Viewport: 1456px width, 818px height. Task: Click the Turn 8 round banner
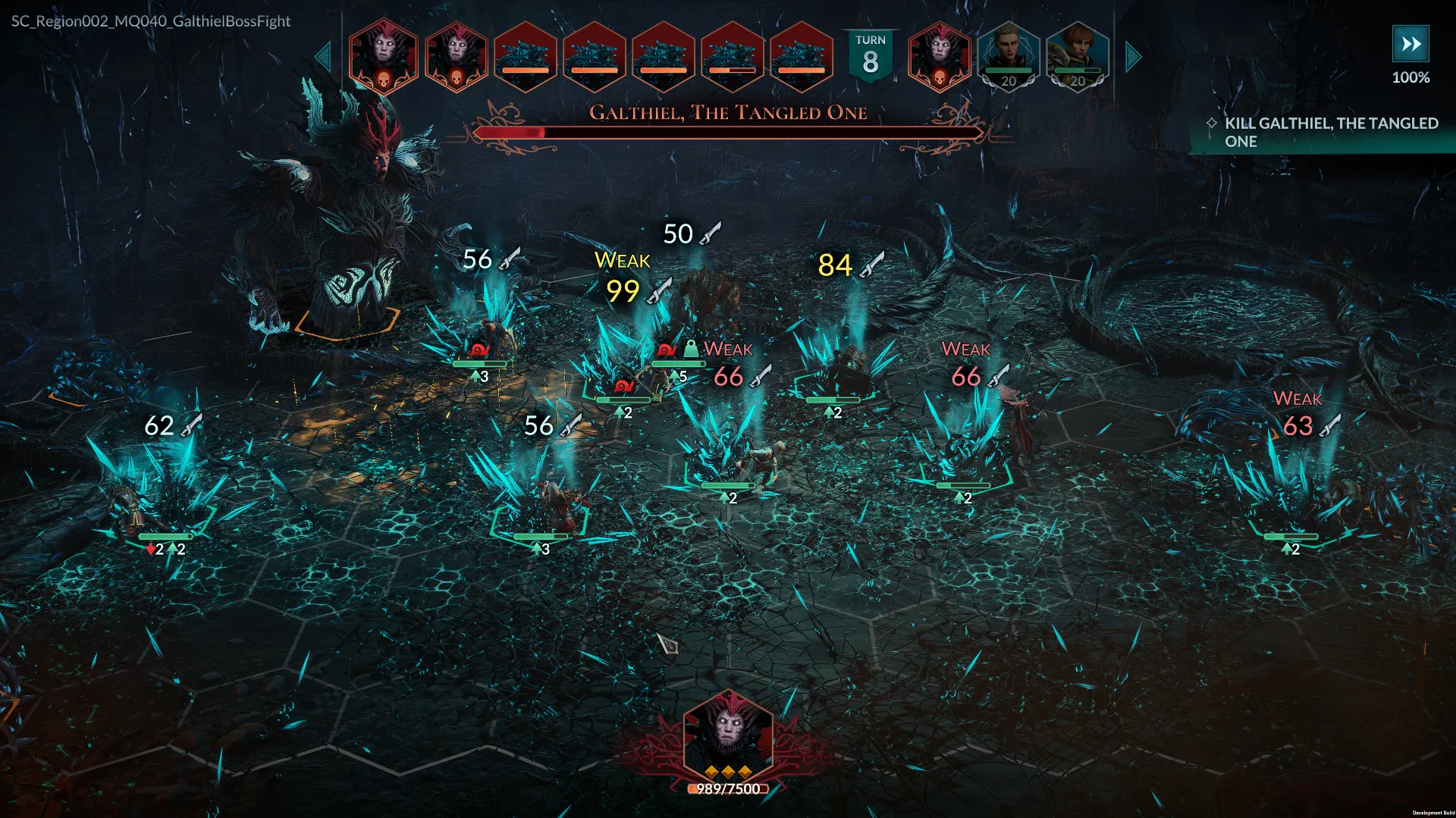tap(870, 55)
